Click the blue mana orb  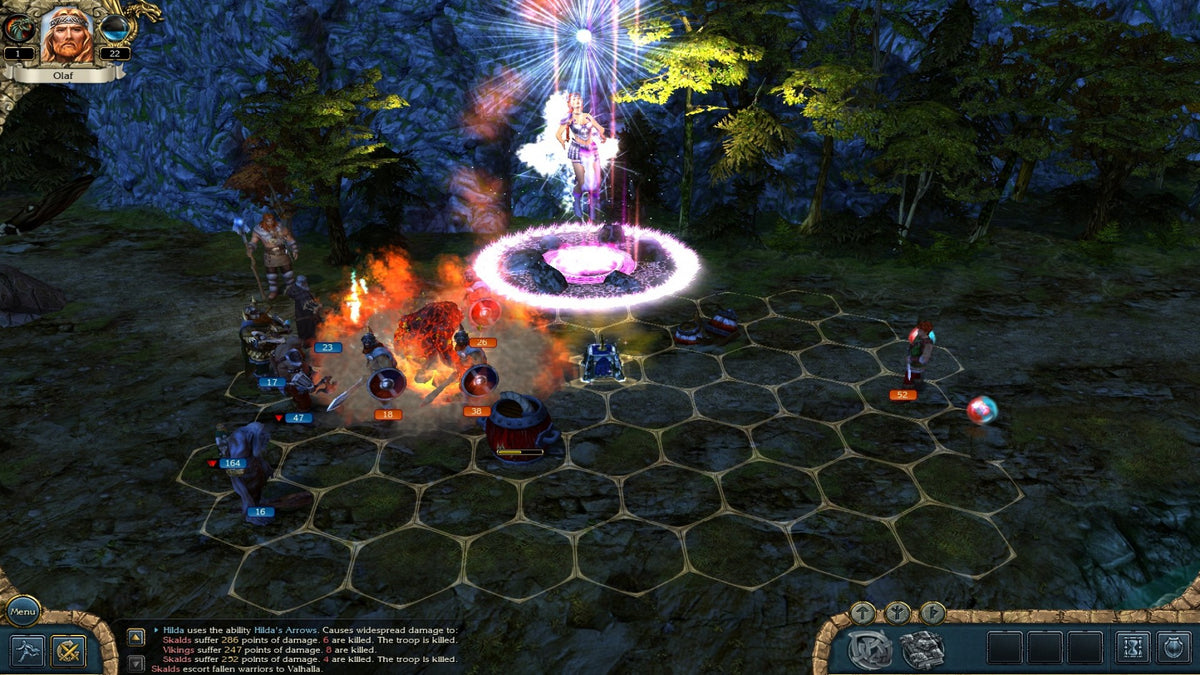[x=114, y=30]
